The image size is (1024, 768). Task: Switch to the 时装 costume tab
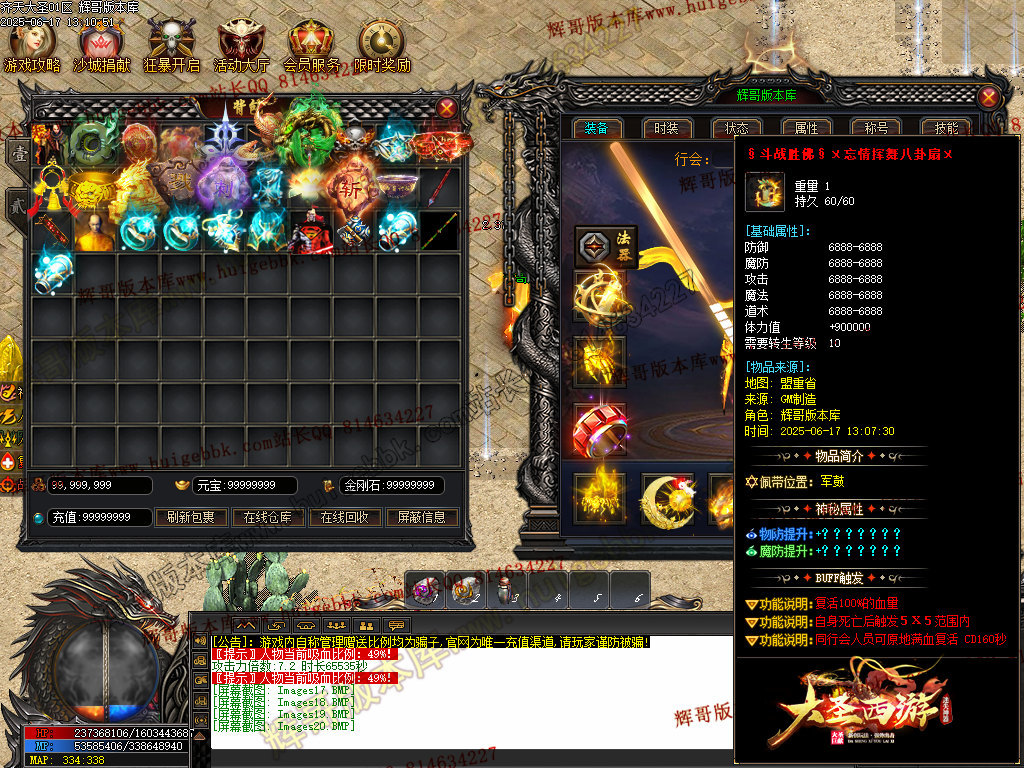pyautogui.click(x=667, y=128)
